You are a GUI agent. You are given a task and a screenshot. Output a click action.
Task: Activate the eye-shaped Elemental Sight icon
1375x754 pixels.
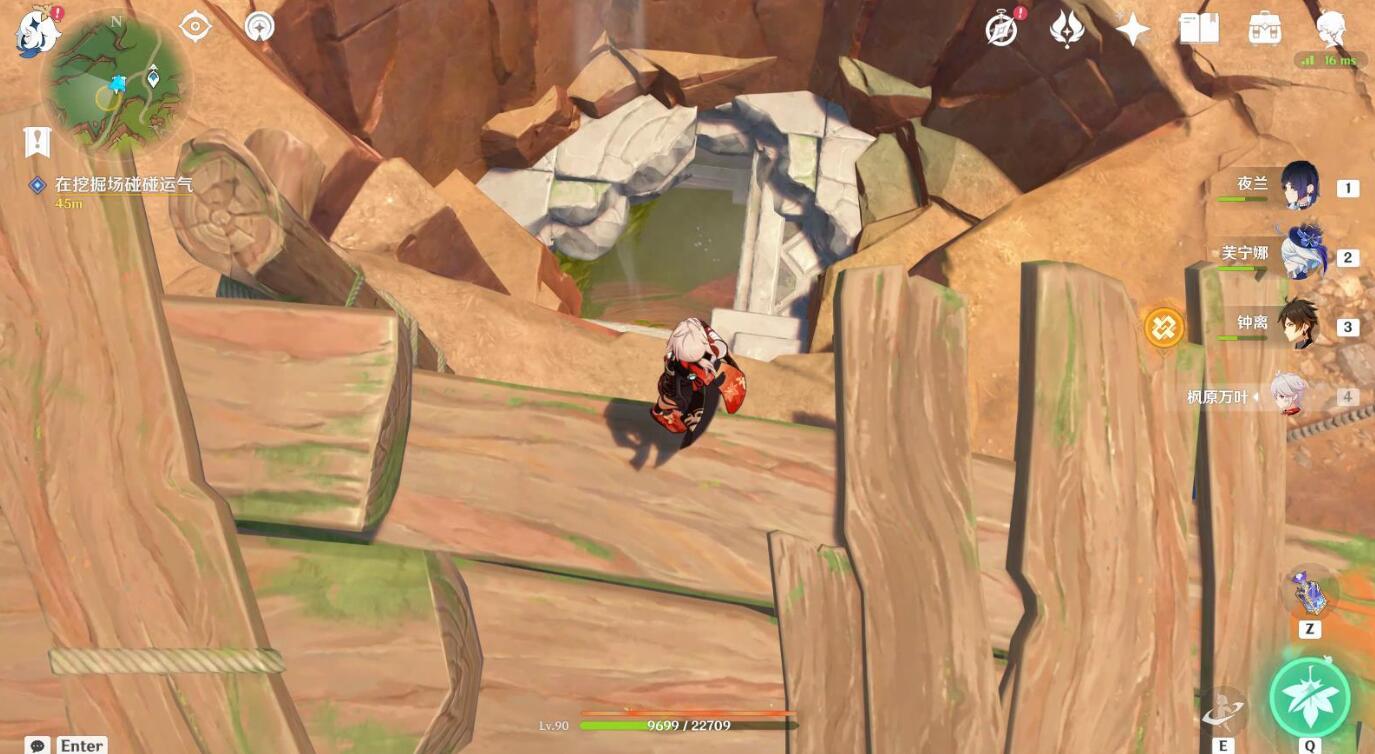[195, 27]
